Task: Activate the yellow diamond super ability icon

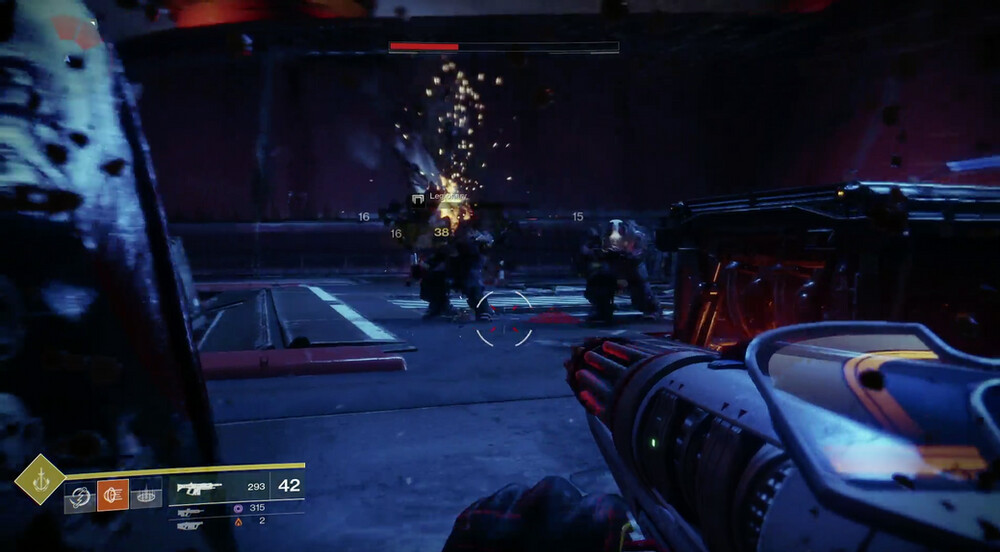Action: click(x=39, y=479)
